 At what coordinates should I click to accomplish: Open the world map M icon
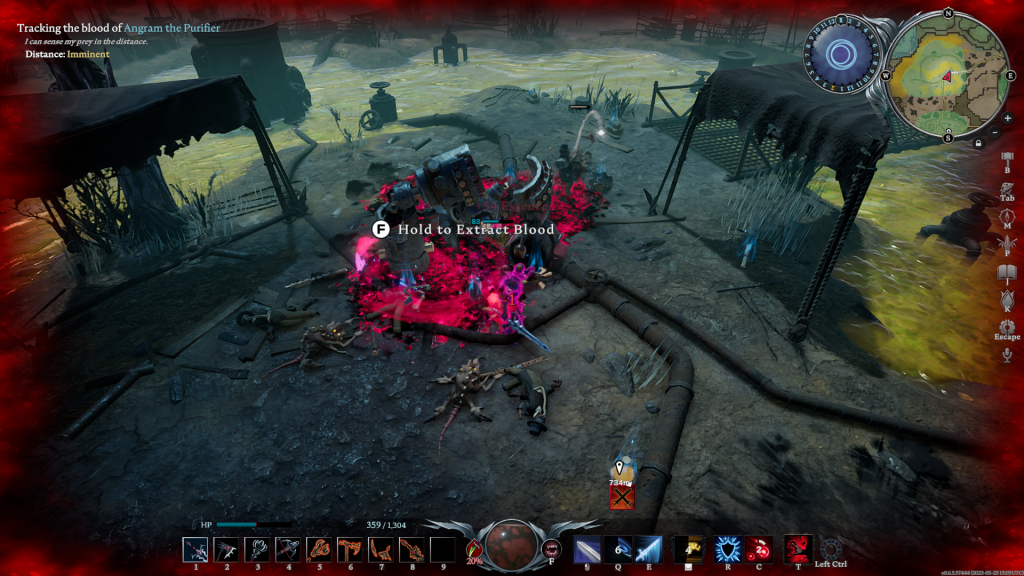[x=1007, y=214]
